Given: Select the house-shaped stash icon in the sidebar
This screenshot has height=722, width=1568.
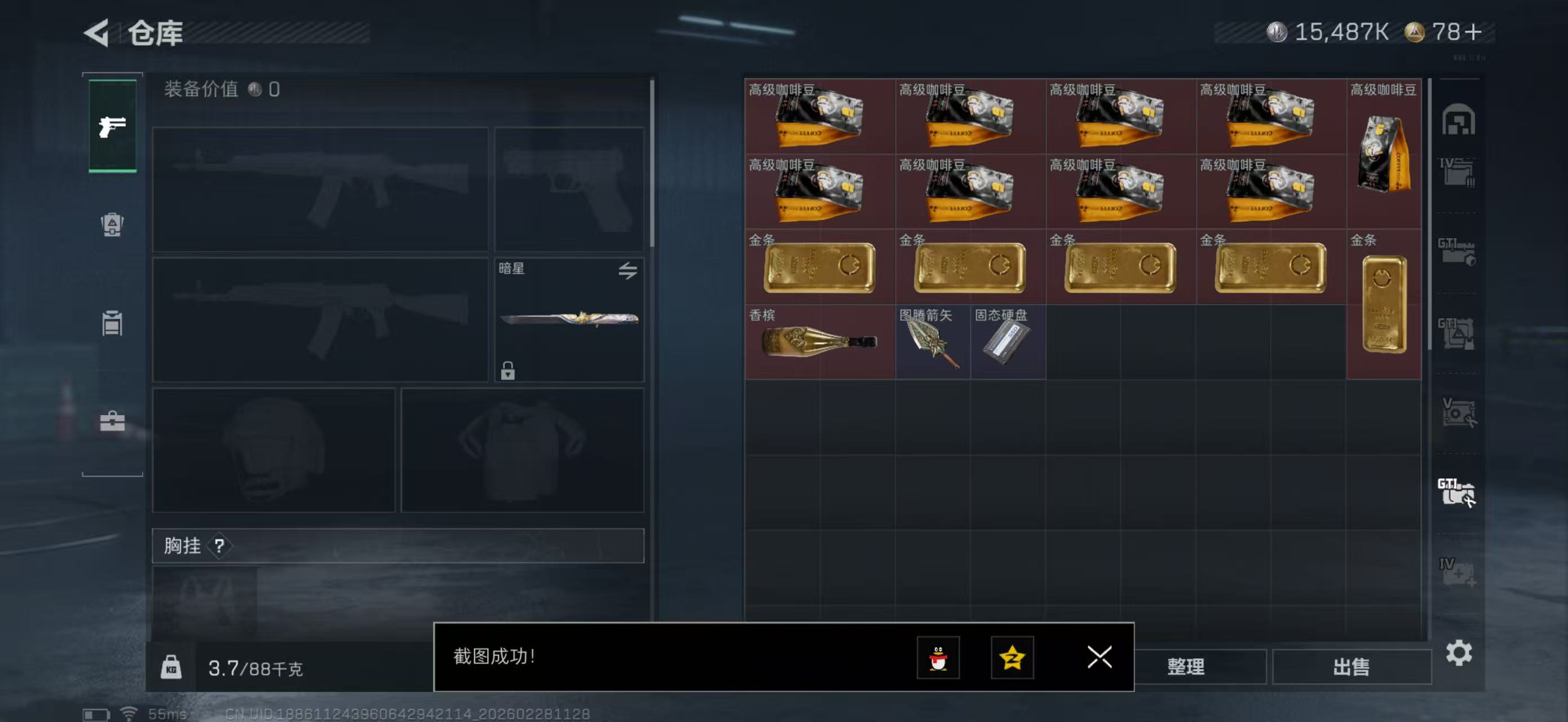Looking at the screenshot, I should 1458,120.
